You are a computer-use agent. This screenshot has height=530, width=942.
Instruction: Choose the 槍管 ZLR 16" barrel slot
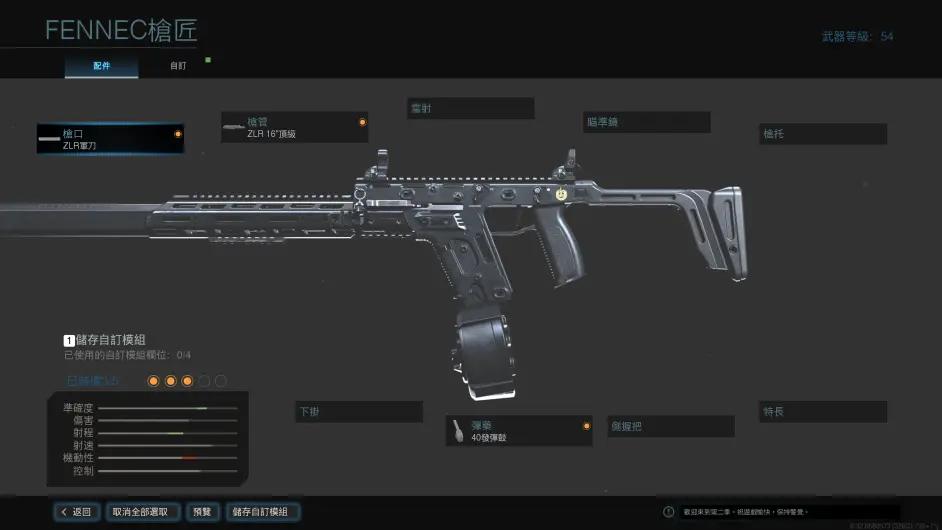pyautogui.click(x=294, y=127)
